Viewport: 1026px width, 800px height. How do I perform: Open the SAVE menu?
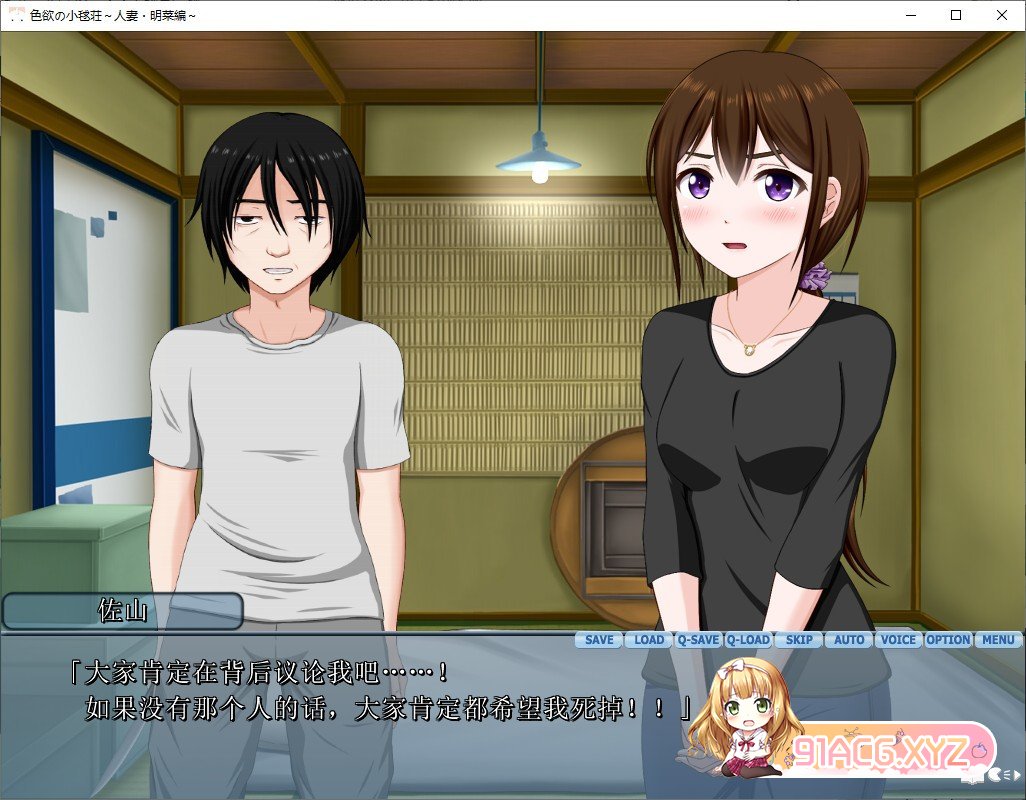point(599,640)
